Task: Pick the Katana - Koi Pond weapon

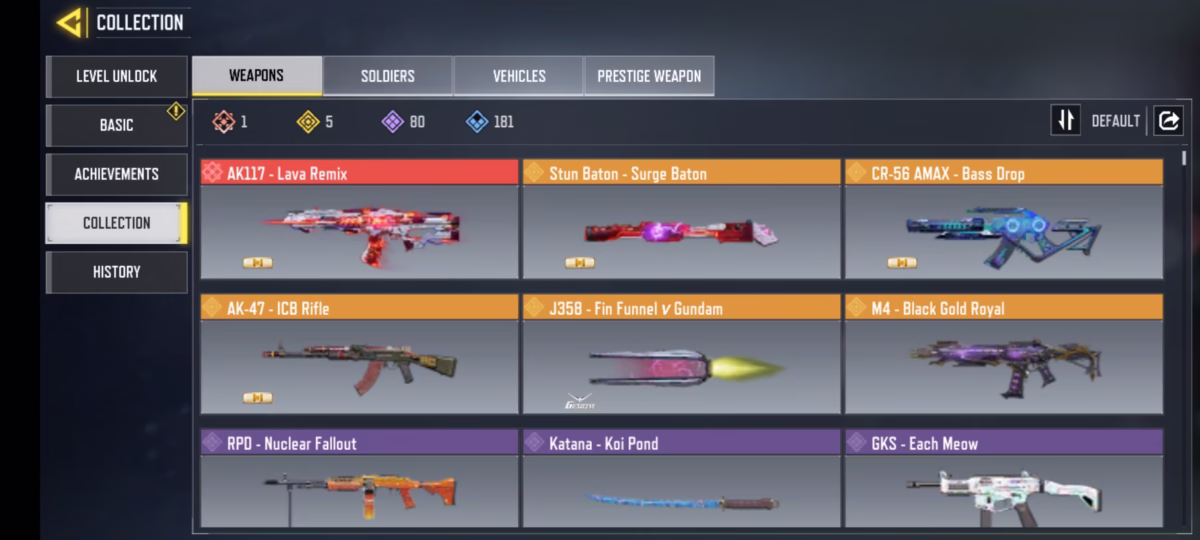Action: pyautogui.click(x=681, y=479)
